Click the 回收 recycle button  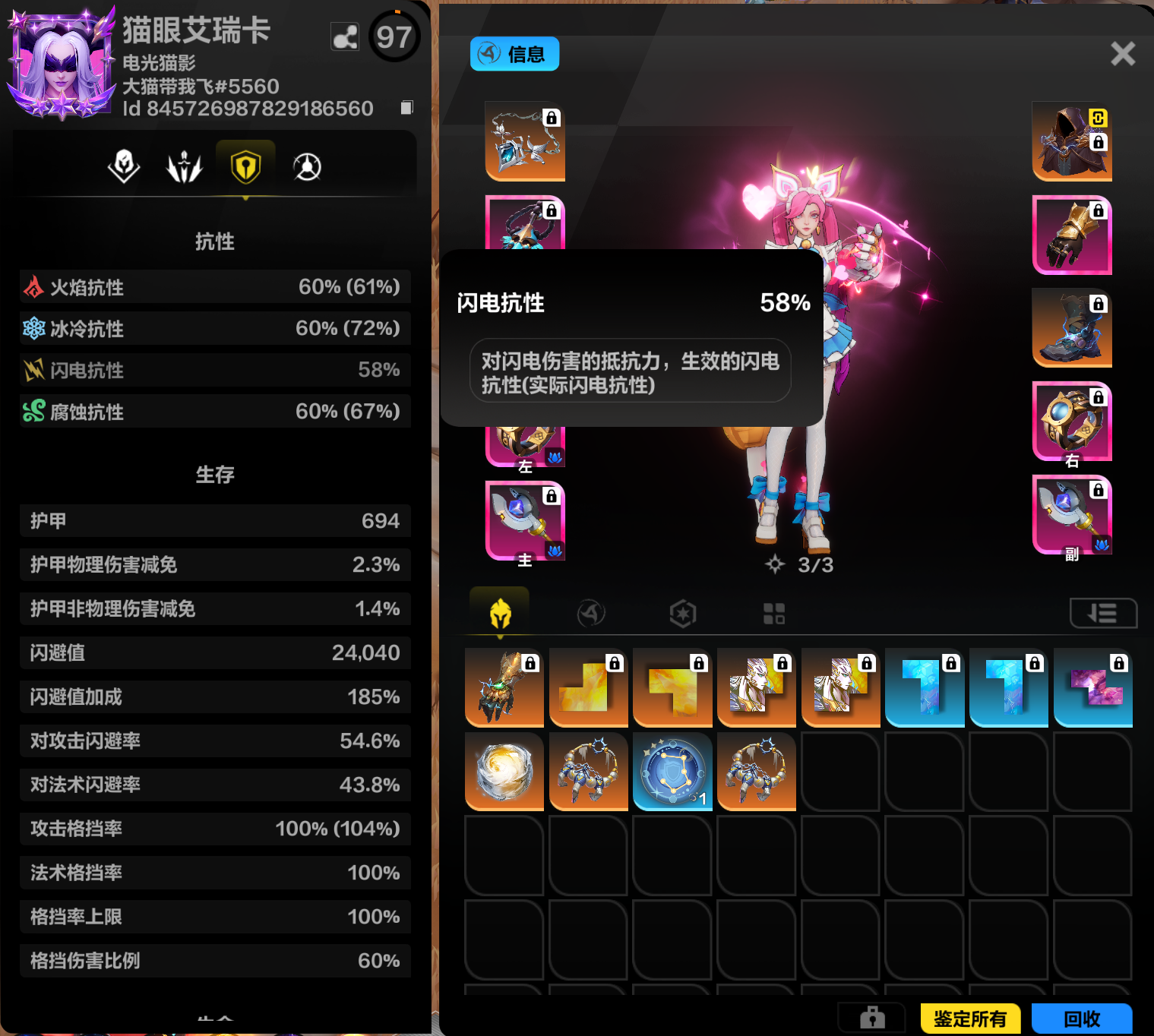(1083, 1019)
